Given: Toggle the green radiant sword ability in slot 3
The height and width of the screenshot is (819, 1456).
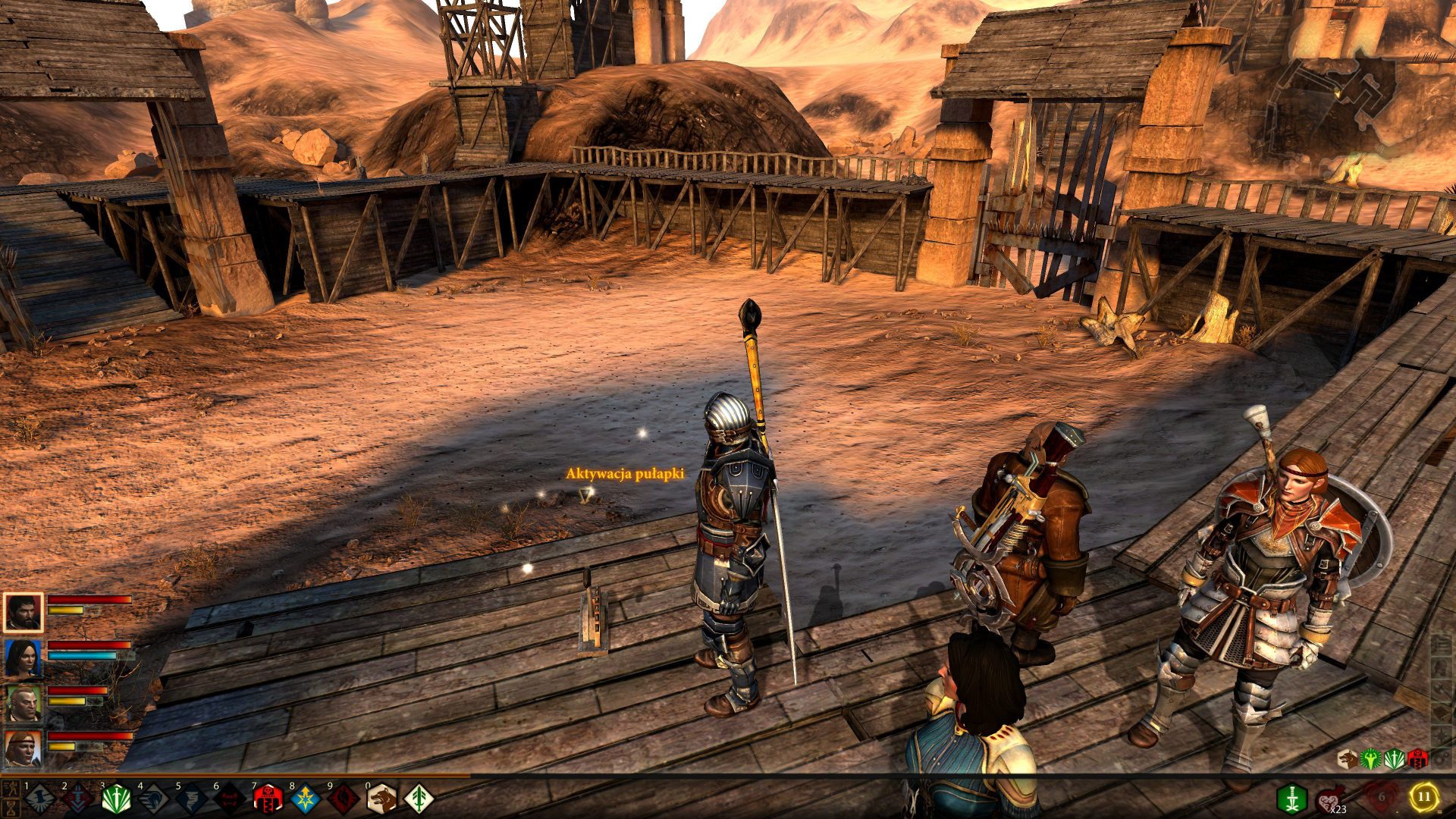Looking at the screenshot, I should [x=115, y=799].
